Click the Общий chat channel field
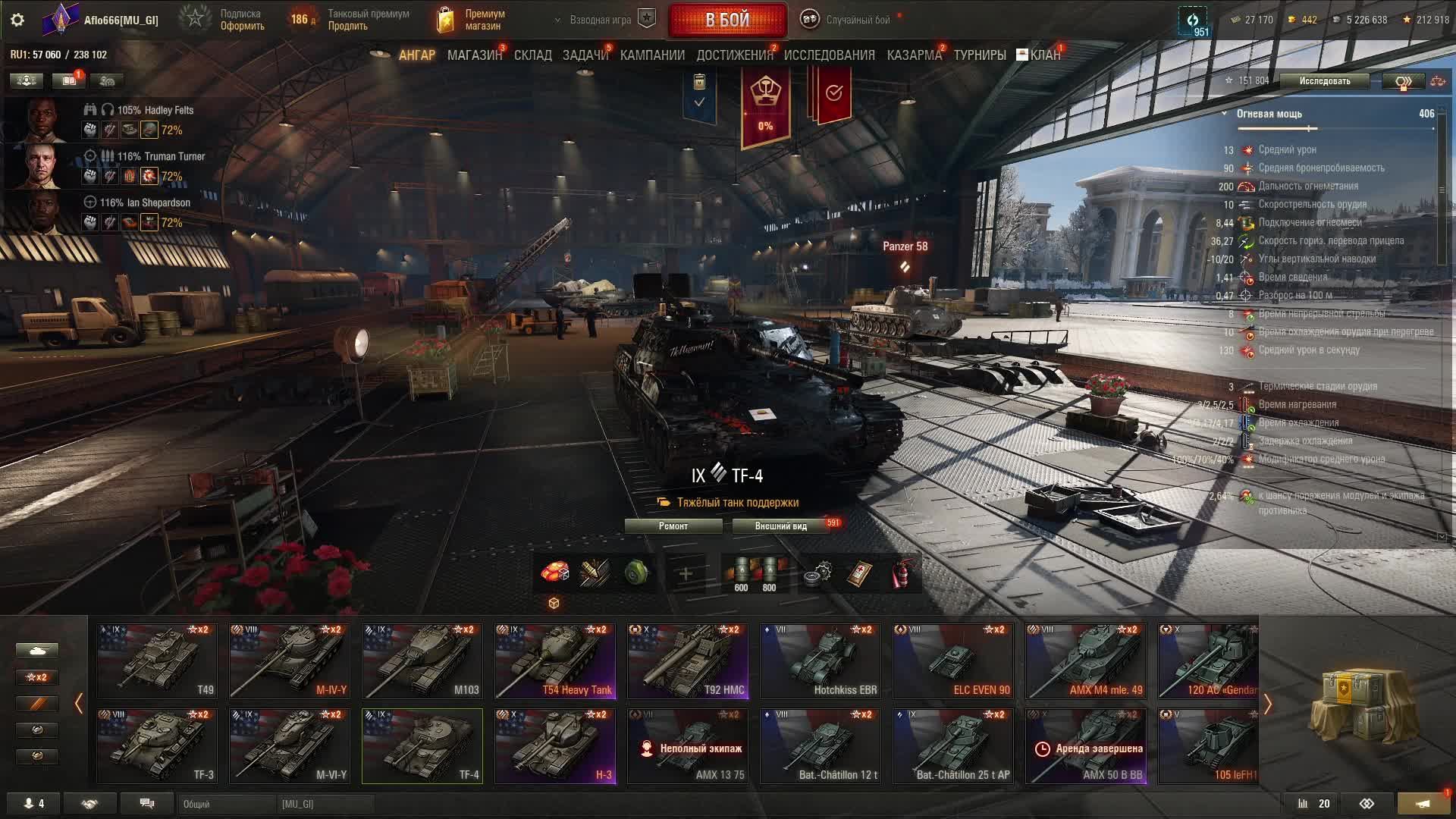 coord(227,804)
